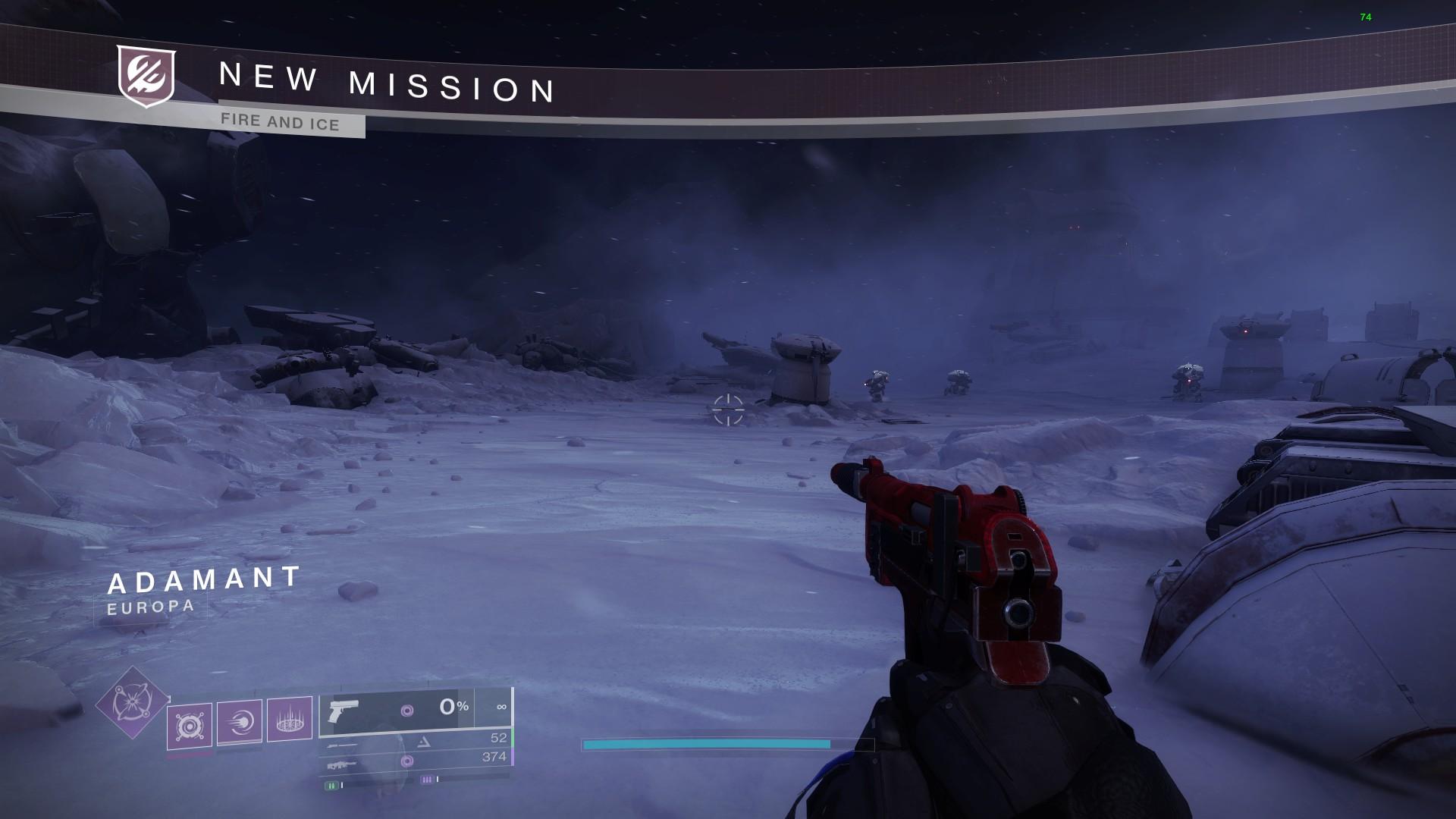Screen dimensions: 1456x819
Task: Click the Void super ability diamond icon
Action: point(132,702)
